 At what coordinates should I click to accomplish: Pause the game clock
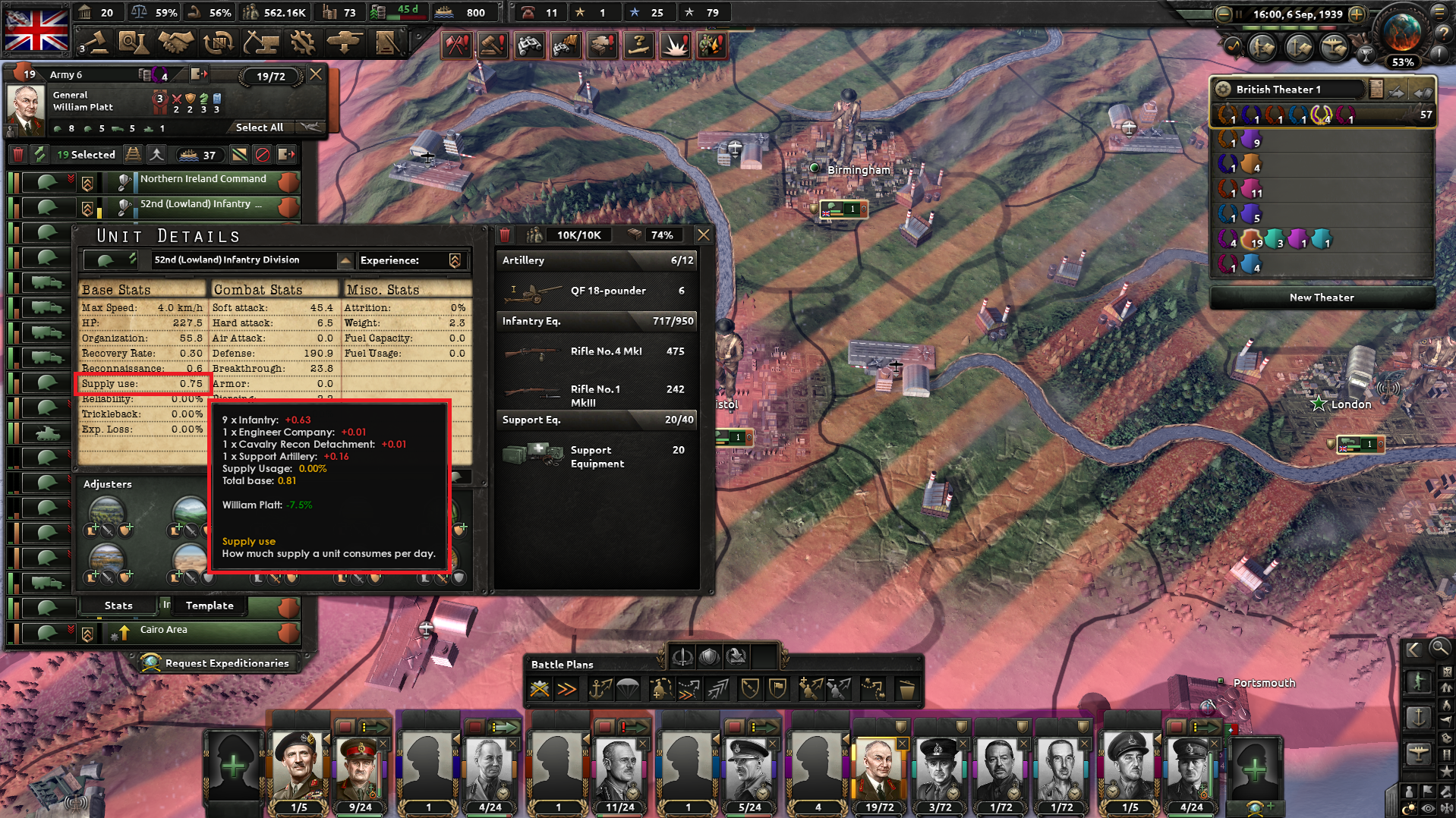[1240, 14]
